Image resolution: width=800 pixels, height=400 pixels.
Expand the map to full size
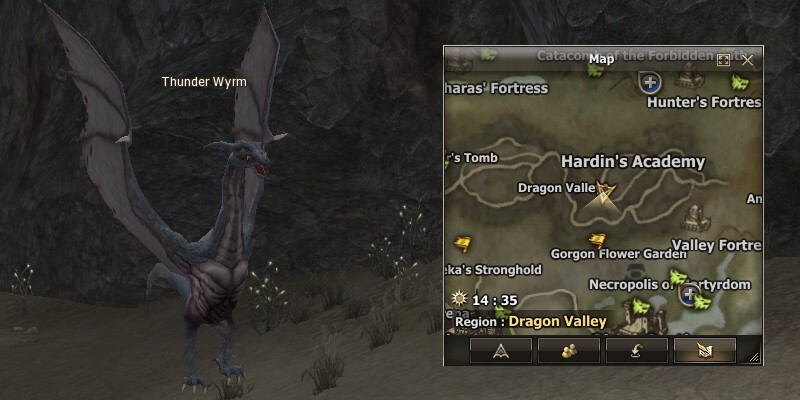point(724,60)
